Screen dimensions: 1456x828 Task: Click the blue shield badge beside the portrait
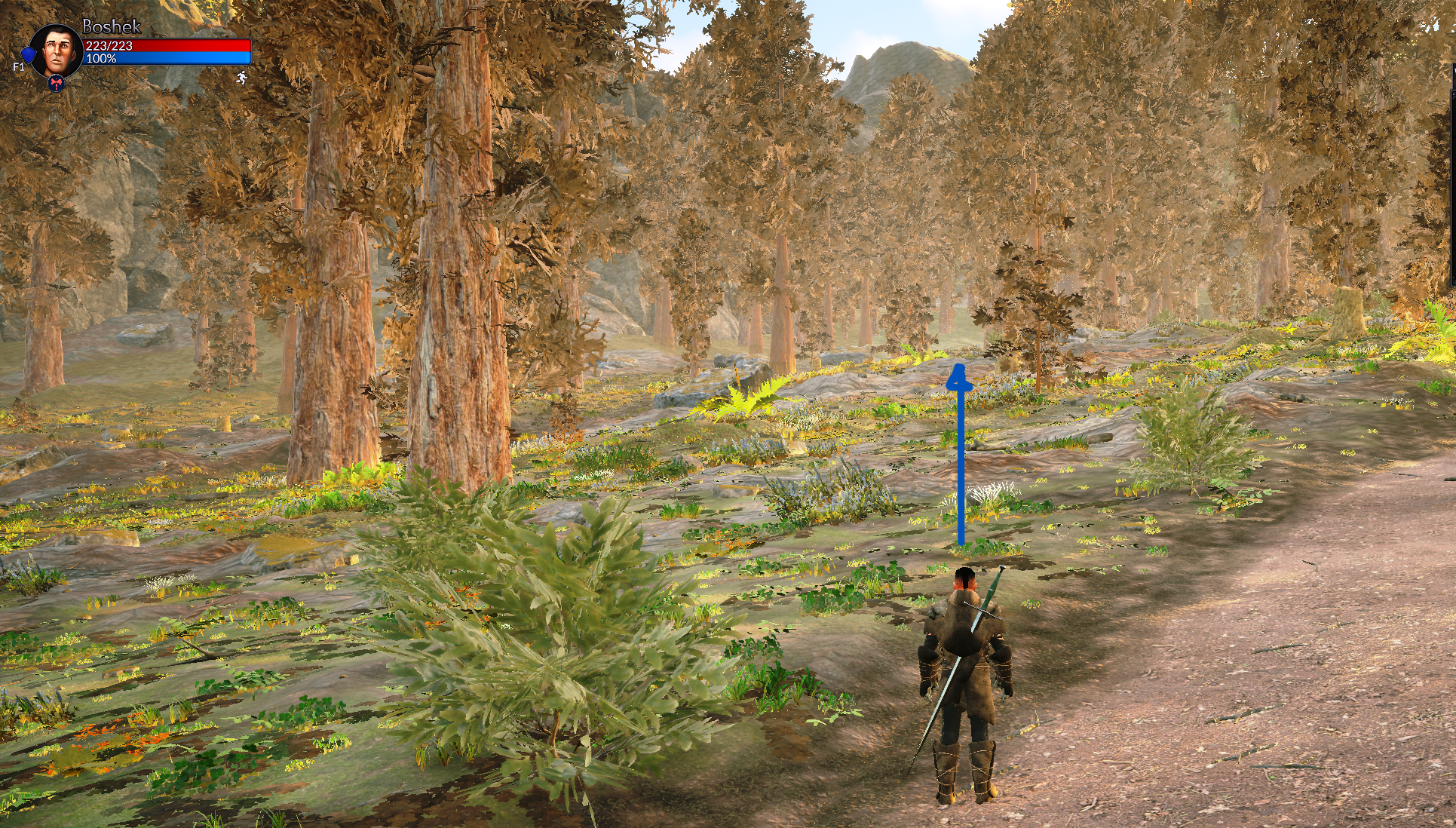[x=29, y=55]
